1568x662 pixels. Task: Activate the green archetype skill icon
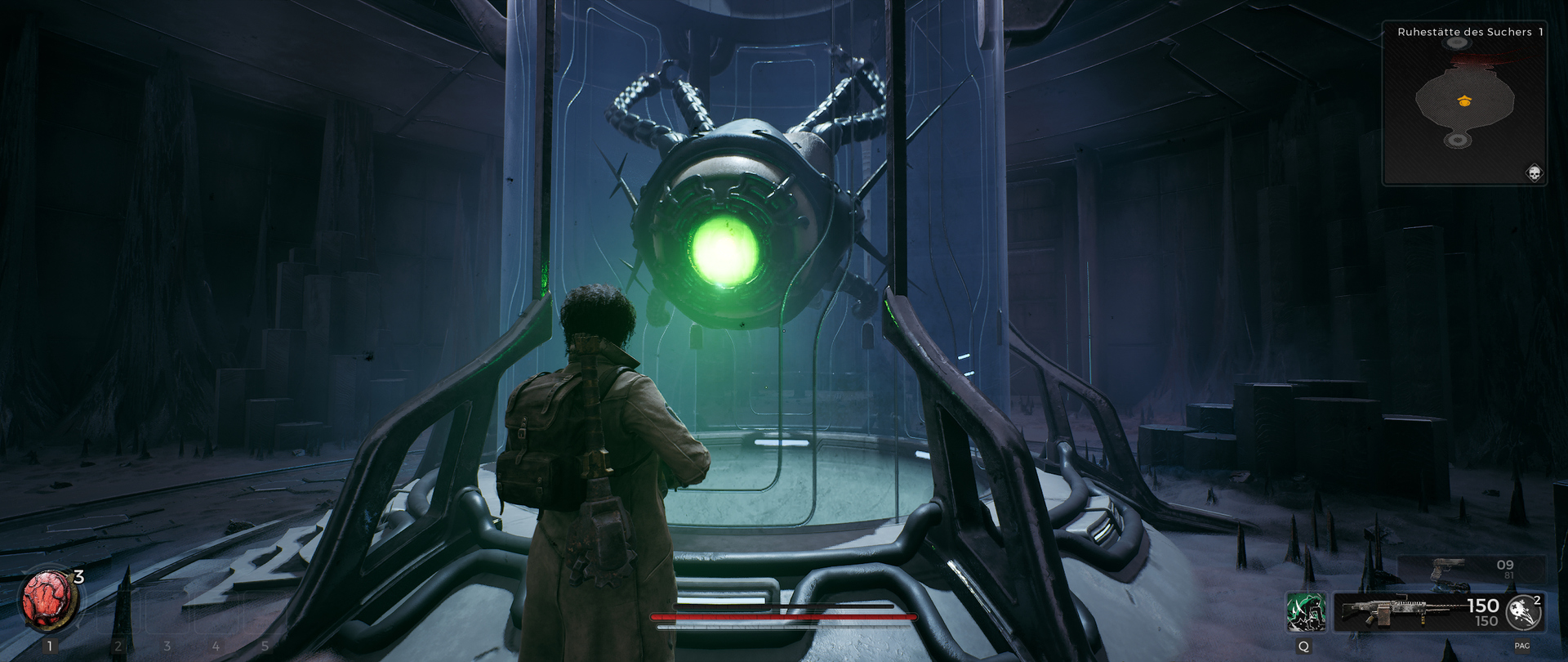pos(1305,612)
